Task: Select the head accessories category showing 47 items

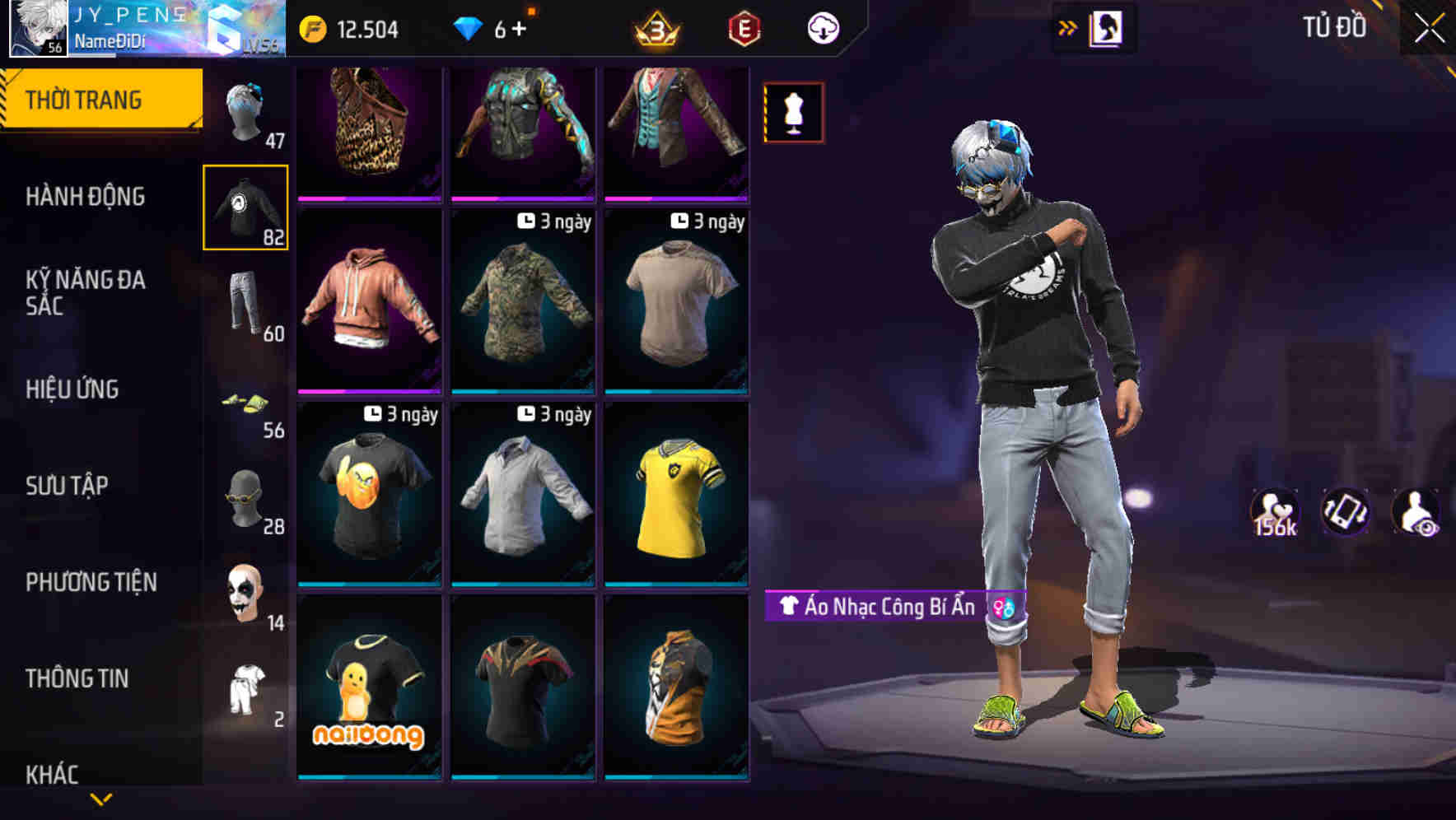Action: coord(248,111)
